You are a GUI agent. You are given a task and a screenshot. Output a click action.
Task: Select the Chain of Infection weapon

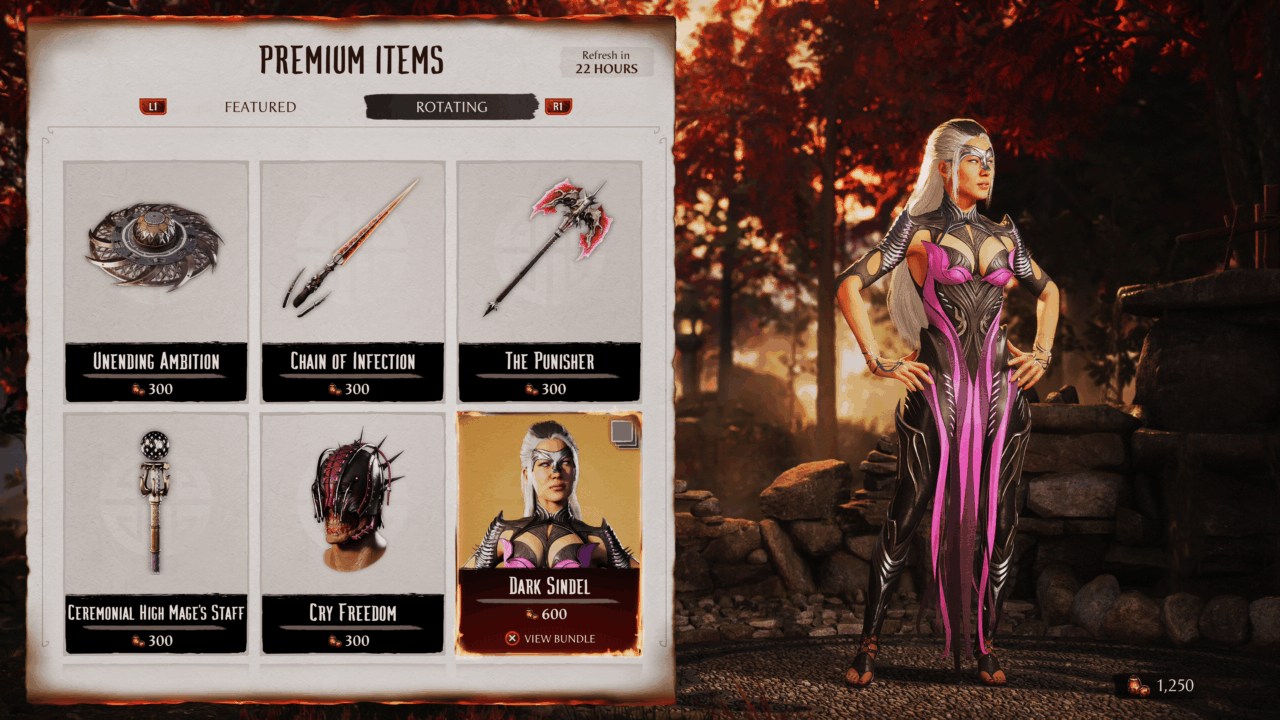[353, 281]
